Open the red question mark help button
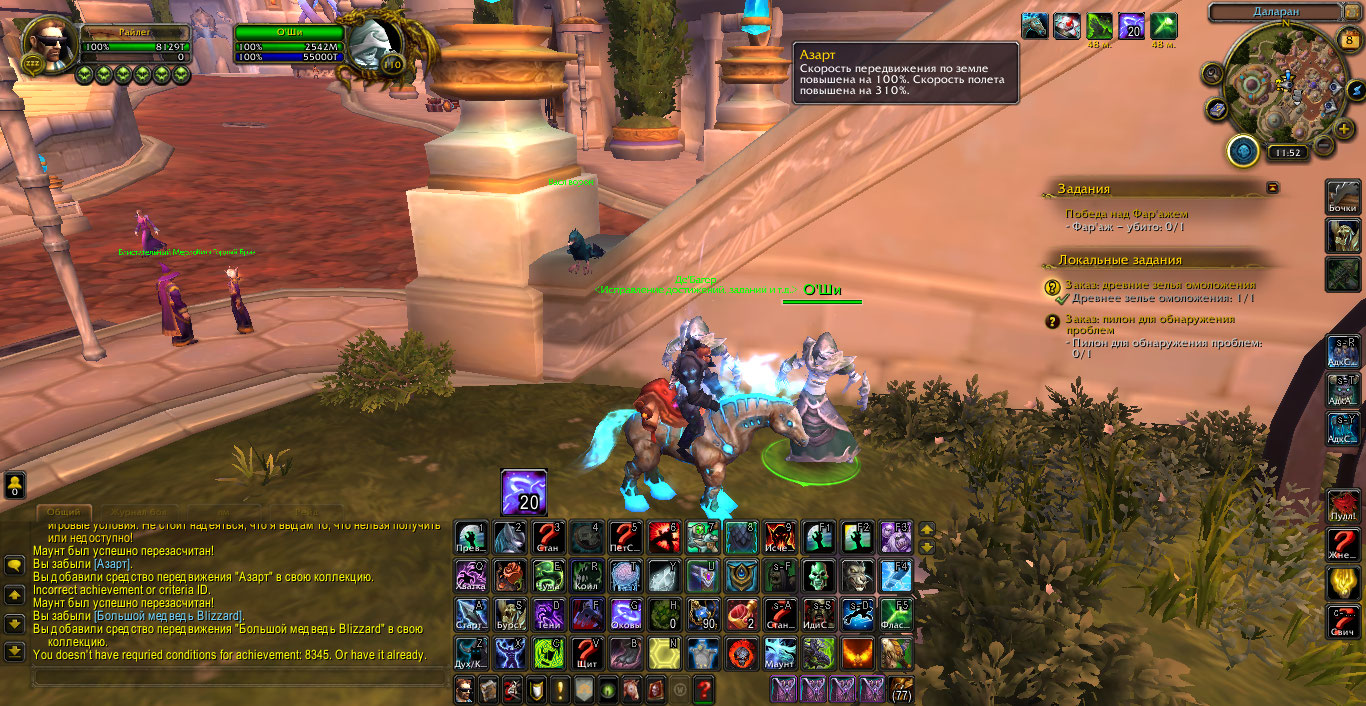Viewport: 1366px width, 706px height. click(704, 689)
